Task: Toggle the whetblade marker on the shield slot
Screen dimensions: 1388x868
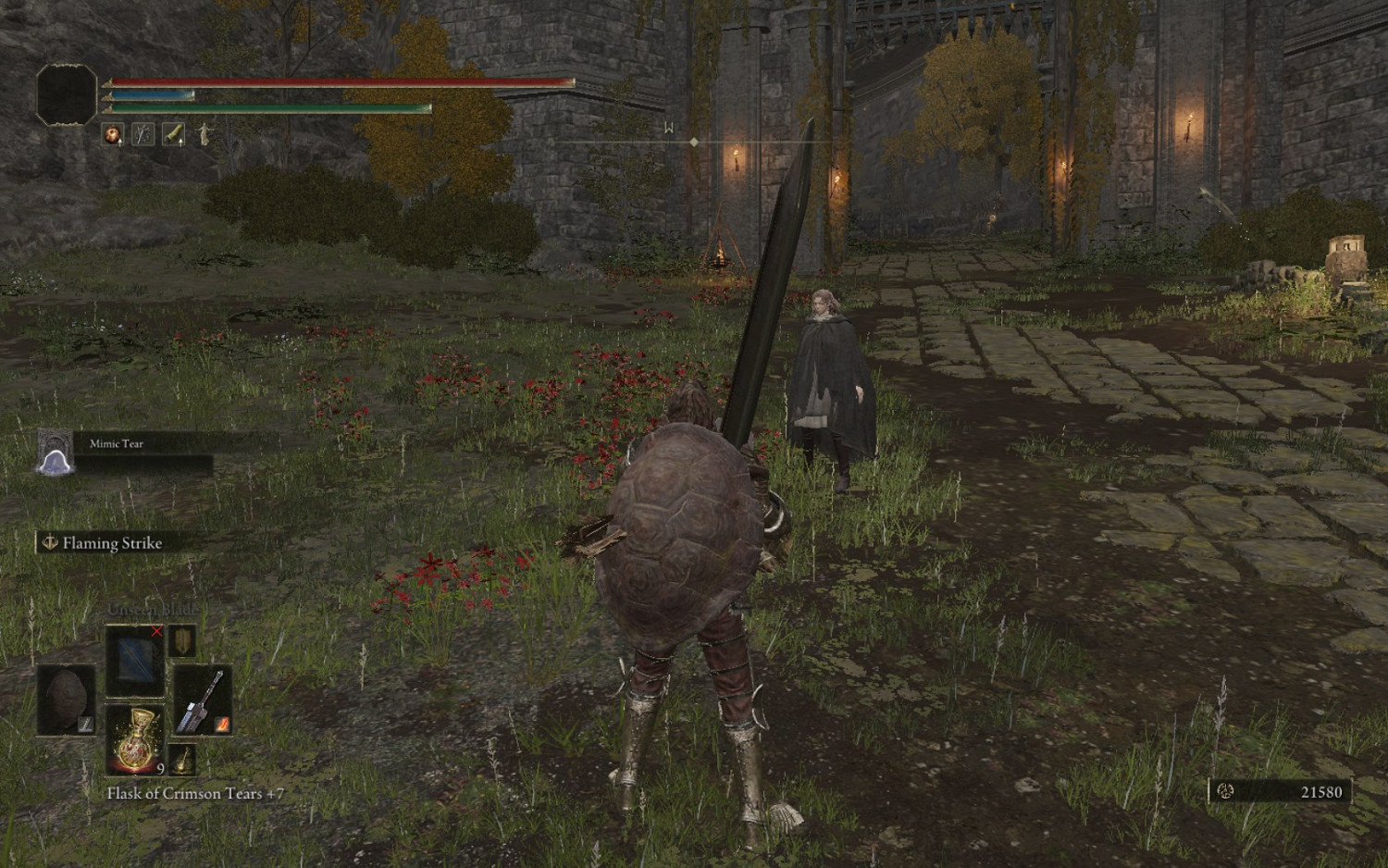Action: point(85,725)
